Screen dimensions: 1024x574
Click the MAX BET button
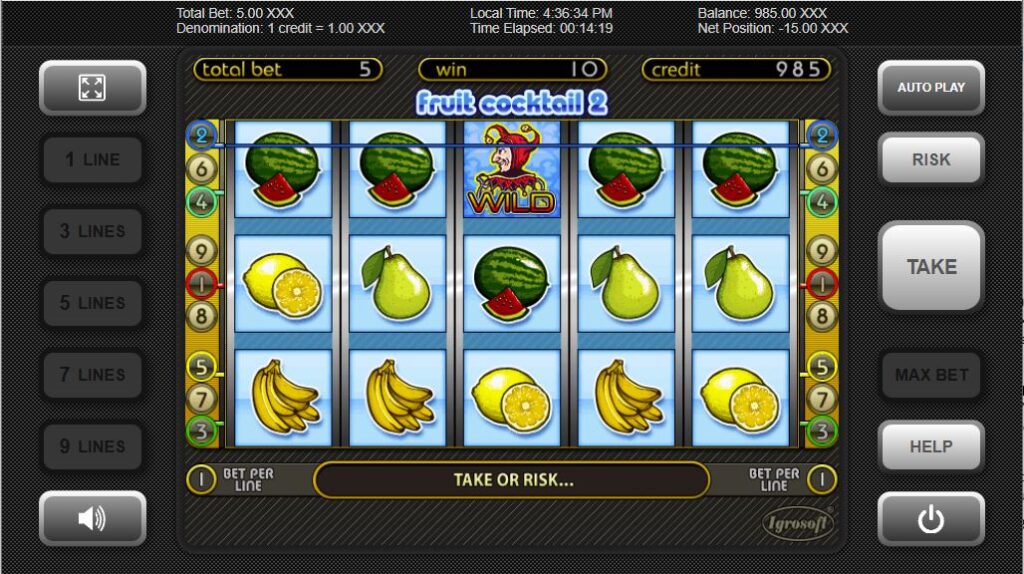tap(931, 375)
